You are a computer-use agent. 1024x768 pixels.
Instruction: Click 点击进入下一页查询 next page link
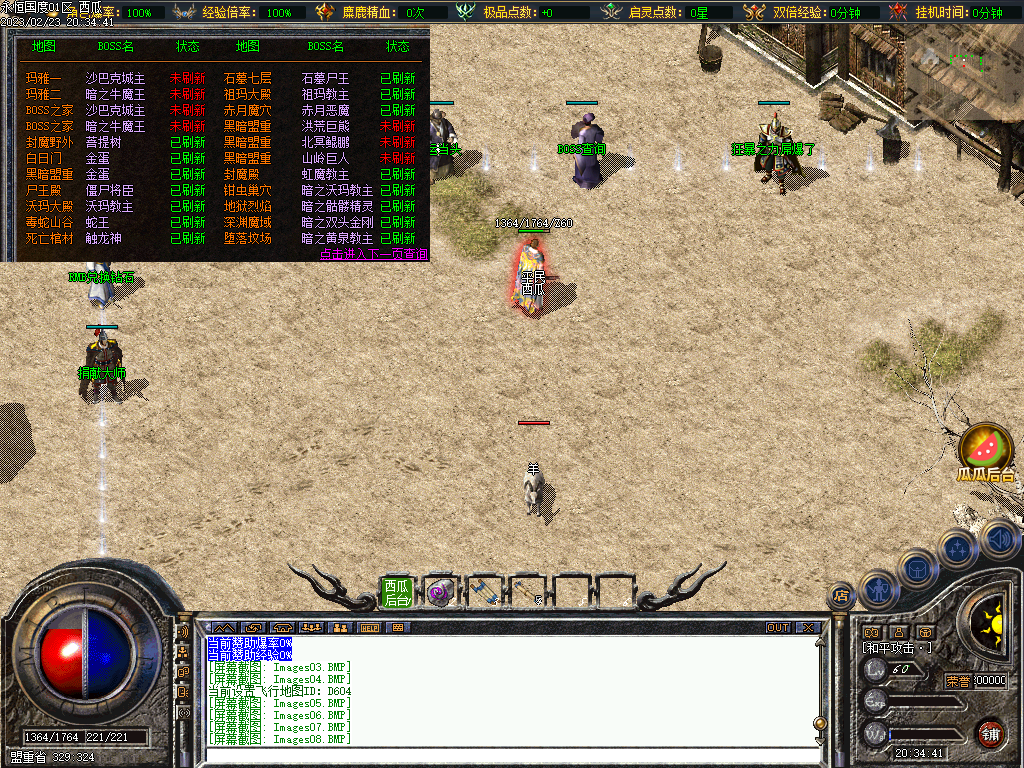coord(374,255)
